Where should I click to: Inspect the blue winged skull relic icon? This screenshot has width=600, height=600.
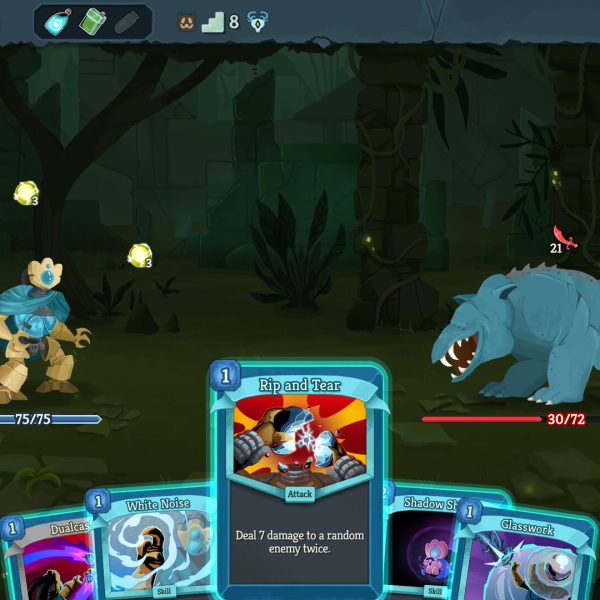point(258,21)
